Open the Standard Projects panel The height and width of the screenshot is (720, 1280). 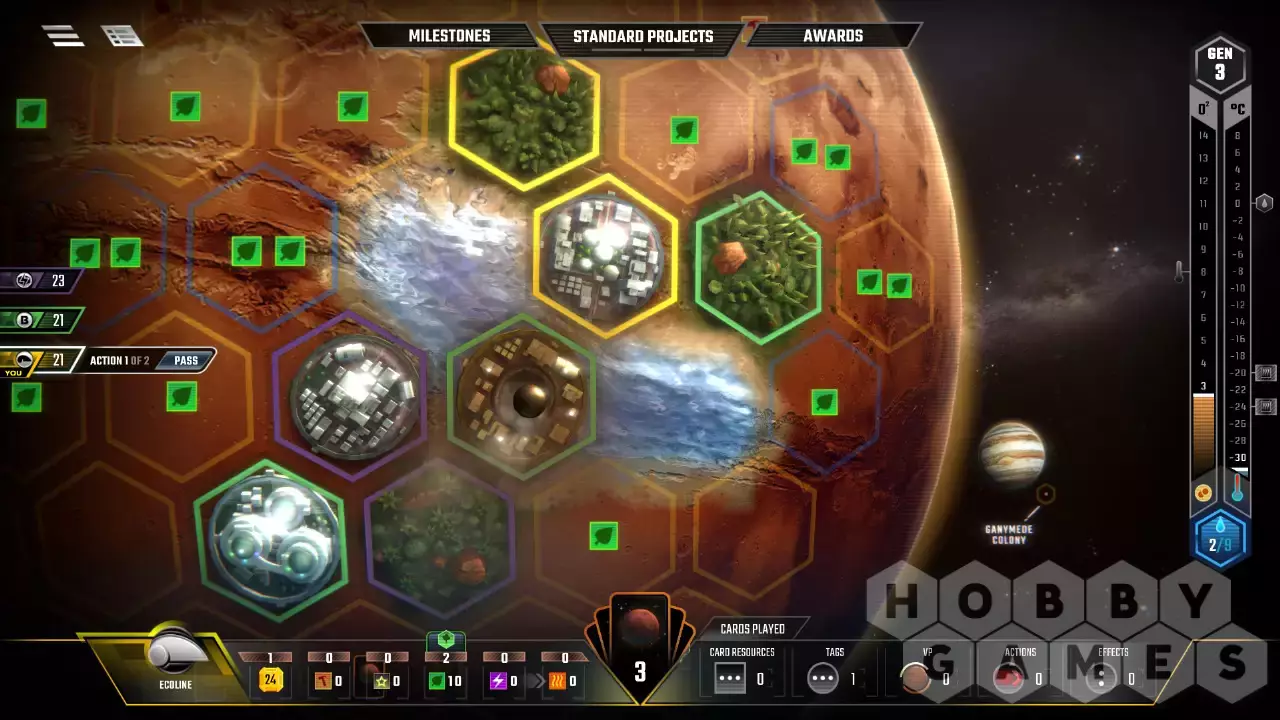coord(642,37)
